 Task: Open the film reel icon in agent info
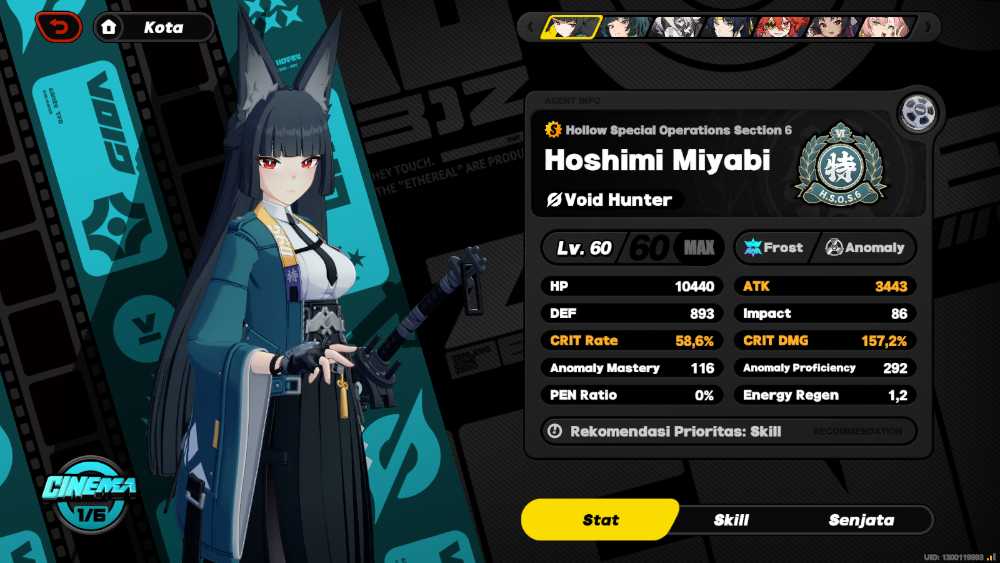pyautogui.click(x=916, y=113)
